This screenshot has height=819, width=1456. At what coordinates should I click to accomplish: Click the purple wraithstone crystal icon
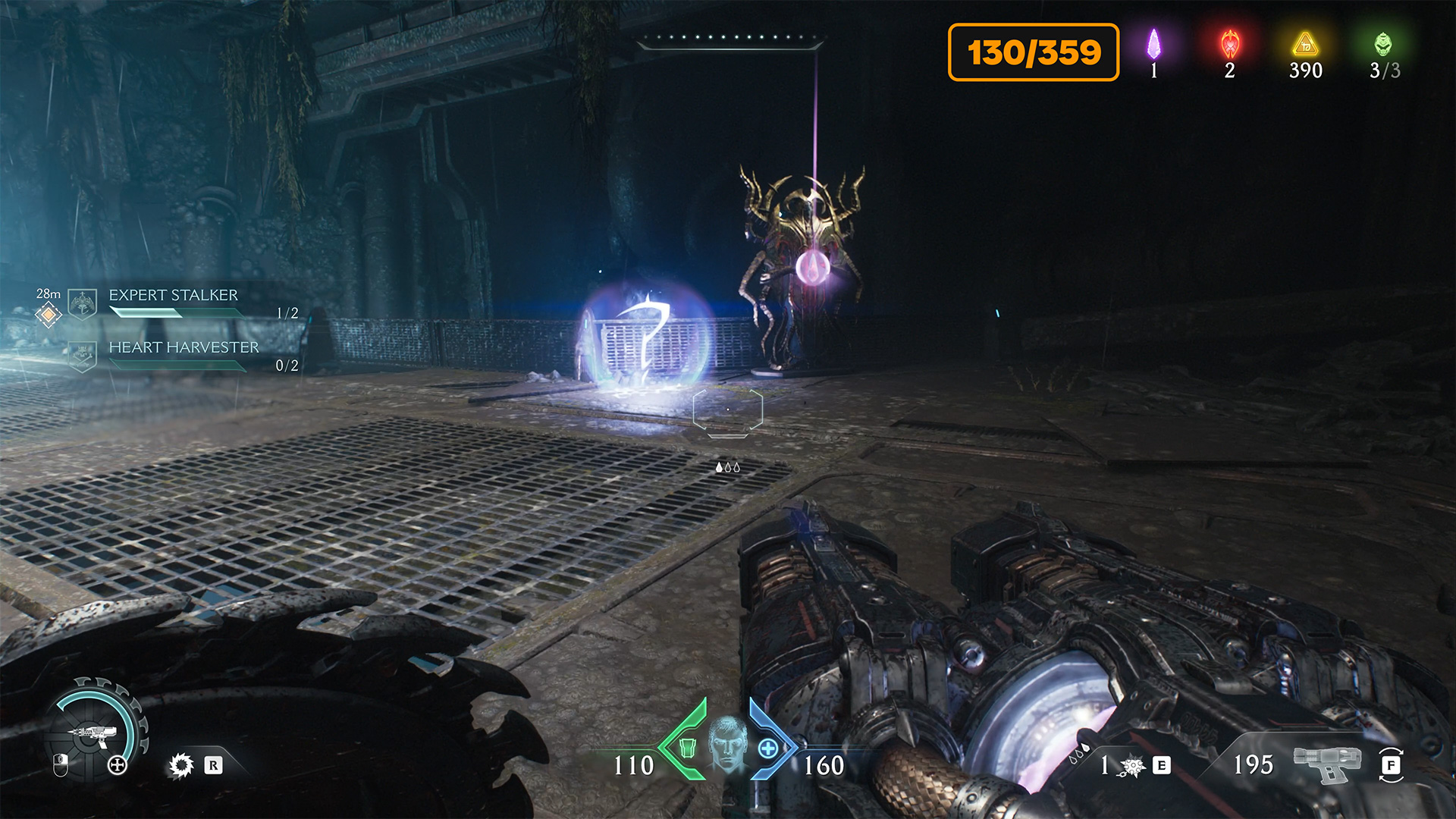(x=1153, y=44)
